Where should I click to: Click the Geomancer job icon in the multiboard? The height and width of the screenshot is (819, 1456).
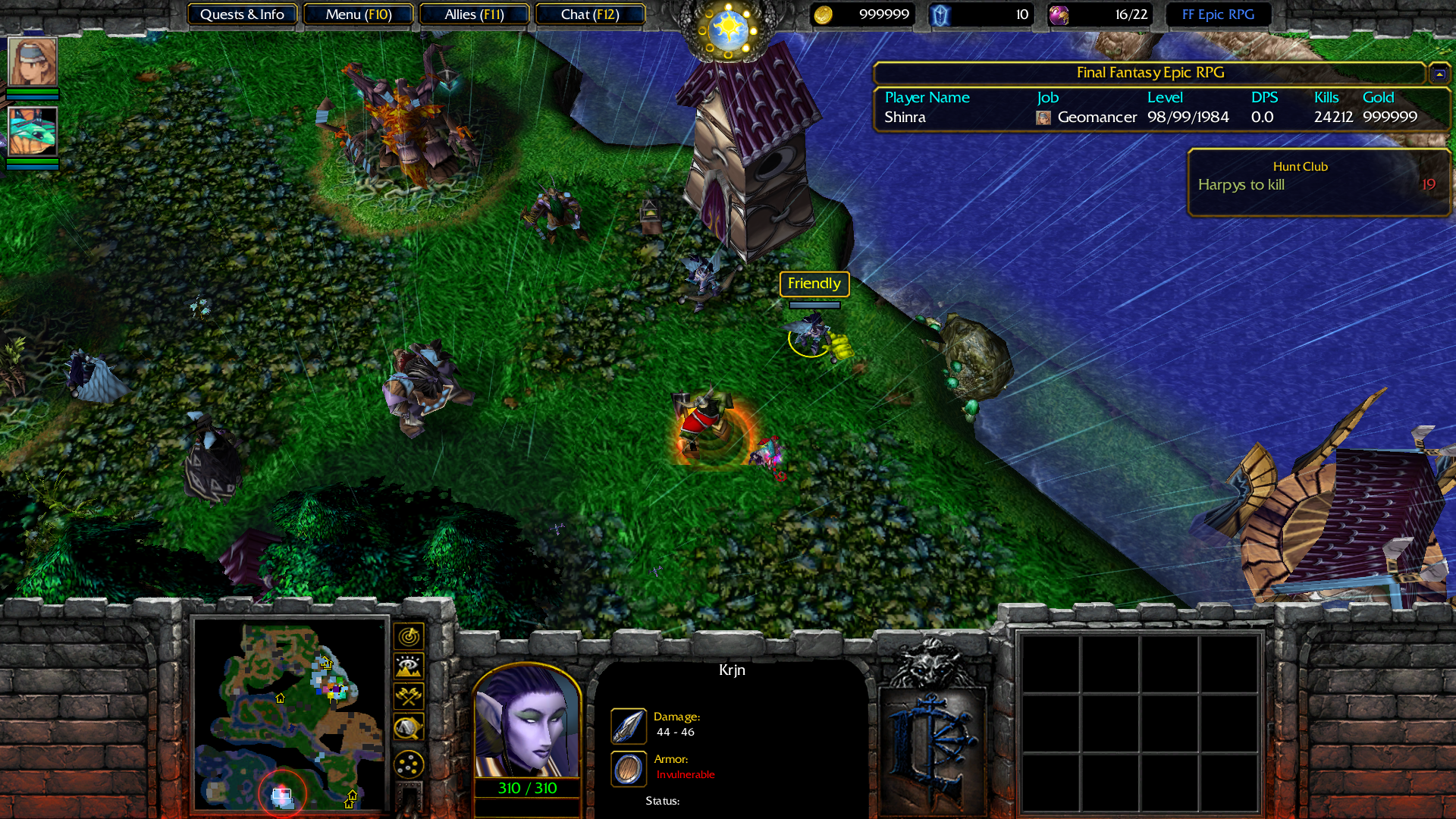coord(1043,118)
